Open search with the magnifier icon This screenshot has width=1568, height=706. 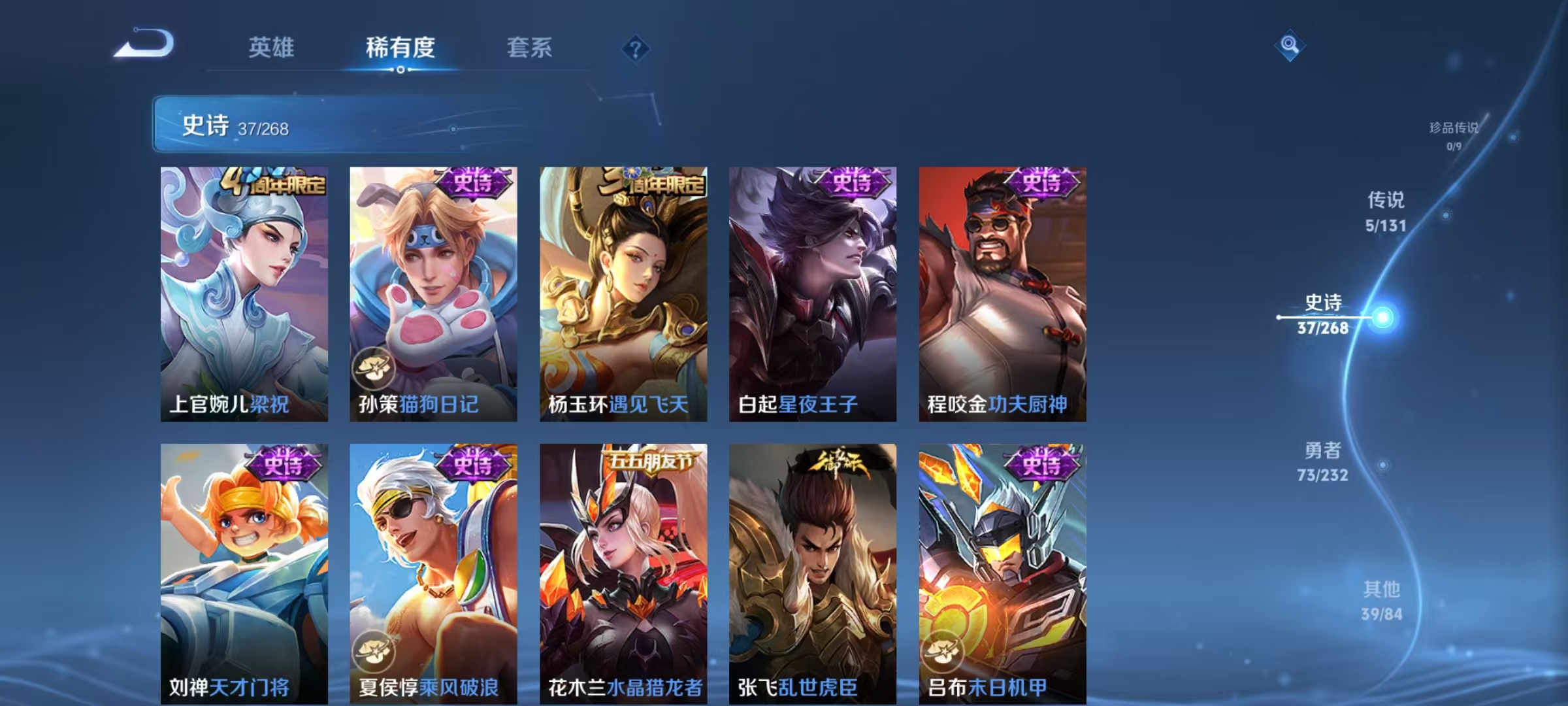[x=1289, y=46]
